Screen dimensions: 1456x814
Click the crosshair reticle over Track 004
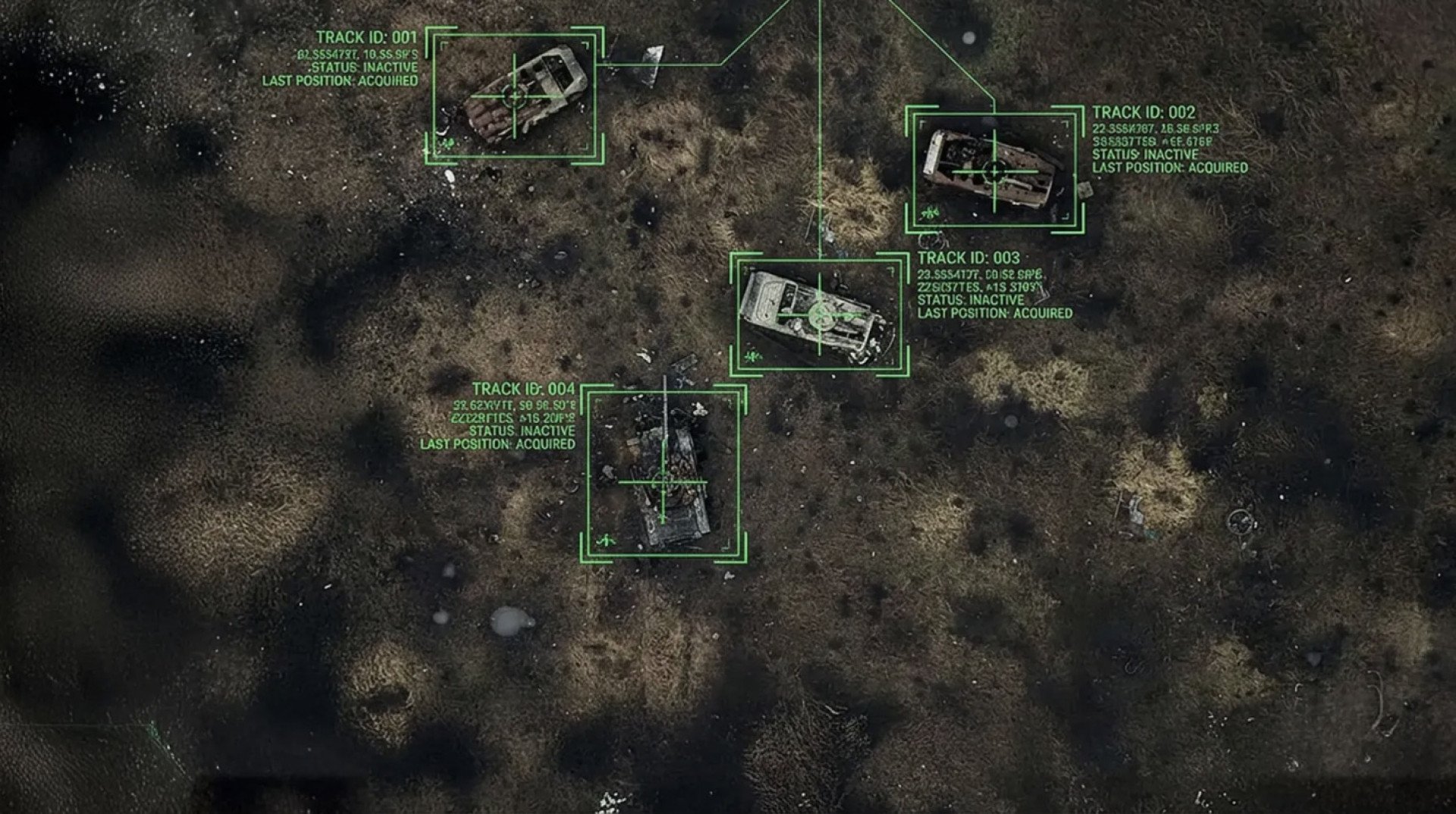(663, 482)
